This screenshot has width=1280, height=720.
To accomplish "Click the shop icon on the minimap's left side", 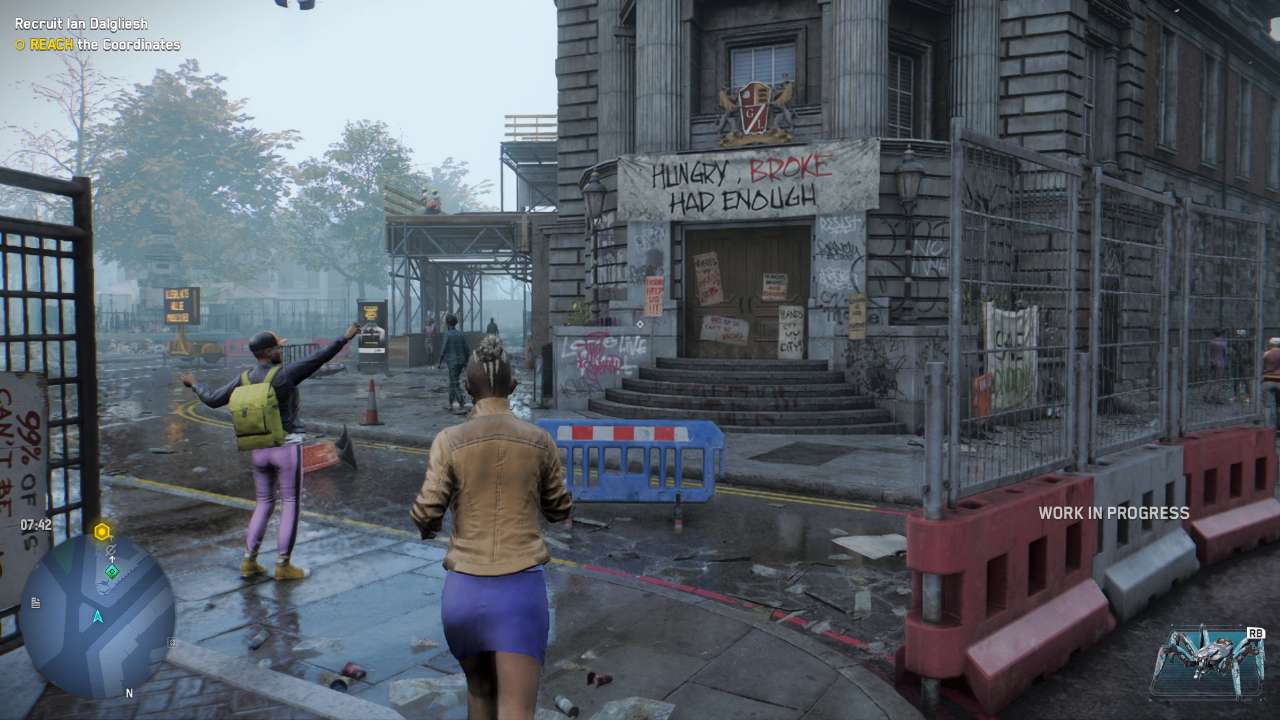I will point(35,602).
